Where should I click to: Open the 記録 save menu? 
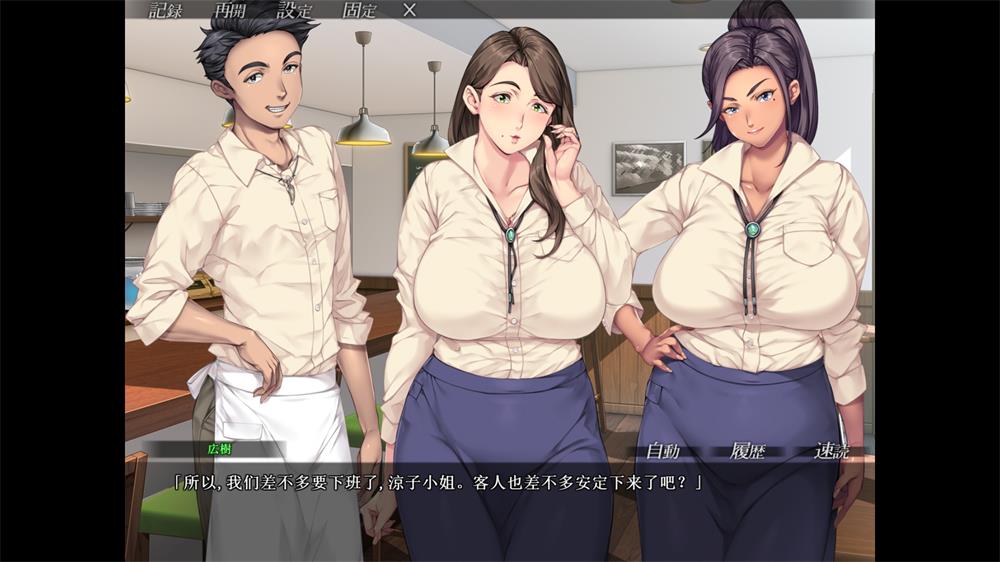(x=167, y=11)
